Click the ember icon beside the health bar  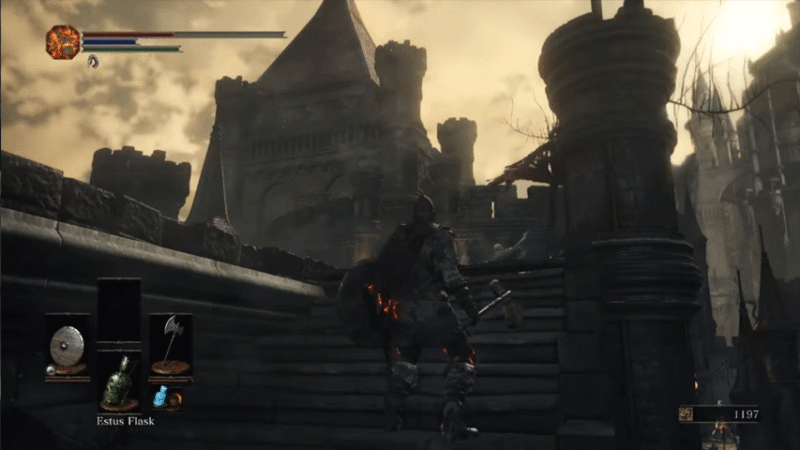tap(63, 42)
